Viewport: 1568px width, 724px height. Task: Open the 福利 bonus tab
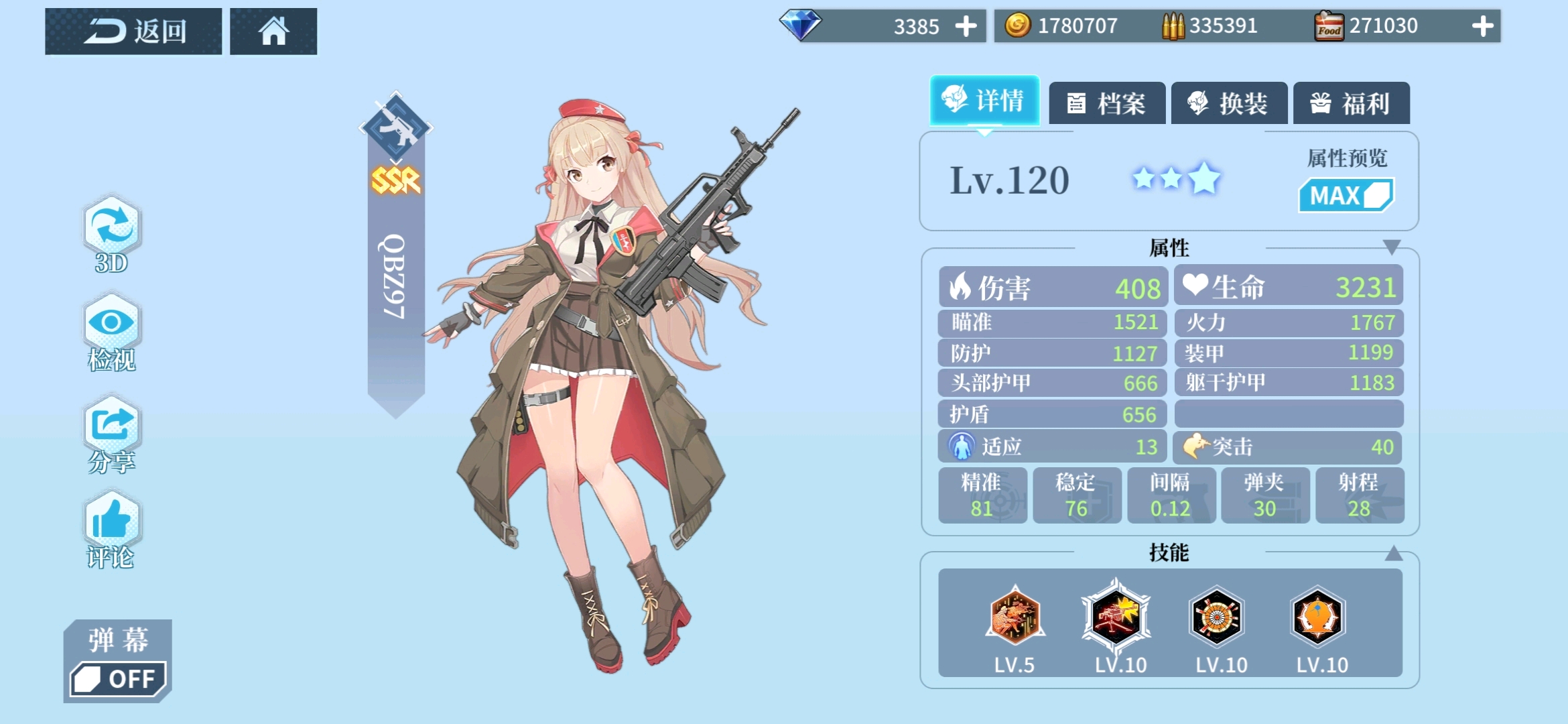coord(1351,103)
